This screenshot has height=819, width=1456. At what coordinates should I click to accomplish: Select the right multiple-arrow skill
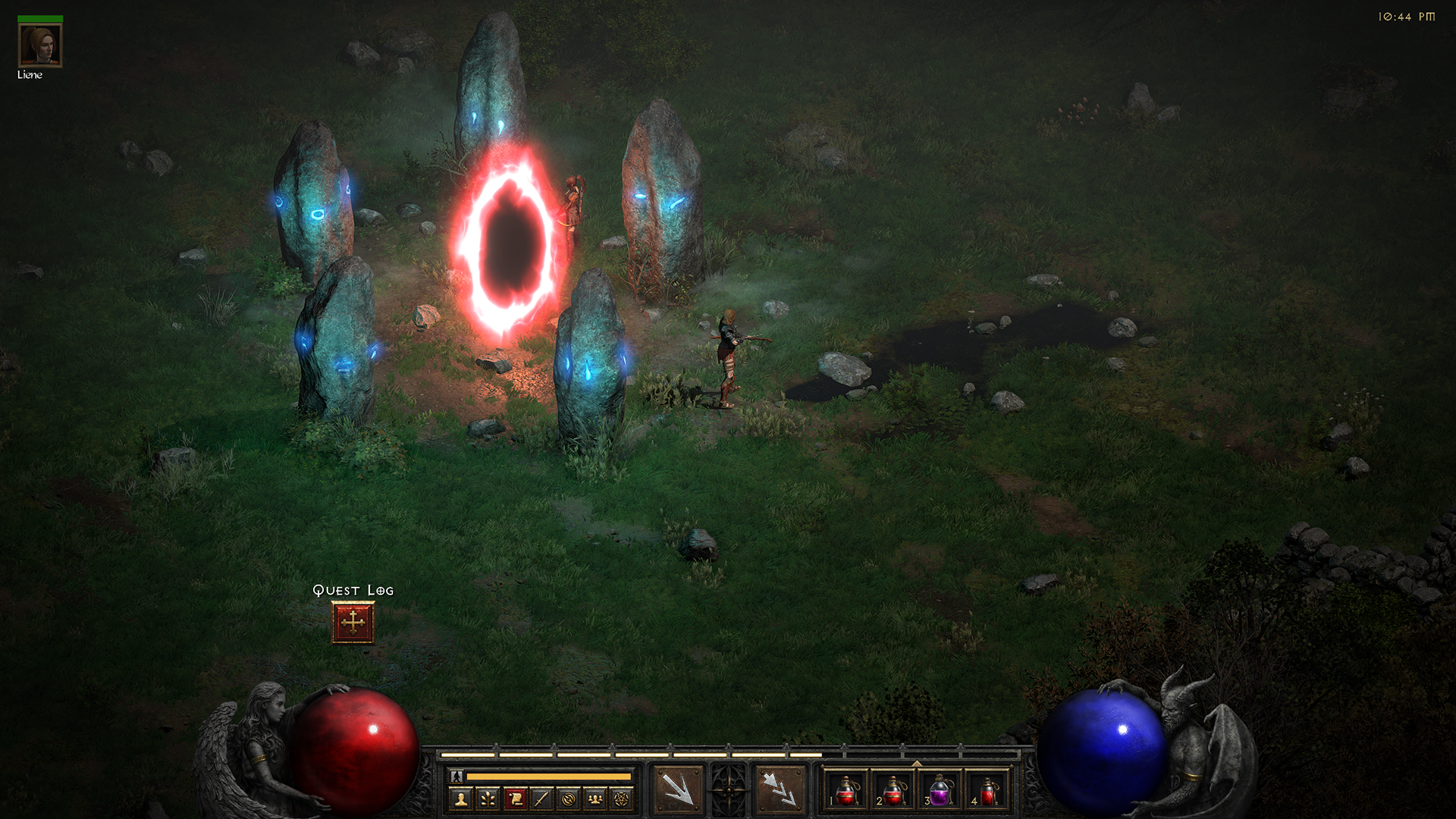pyautogui.click(x=780, y=789)
